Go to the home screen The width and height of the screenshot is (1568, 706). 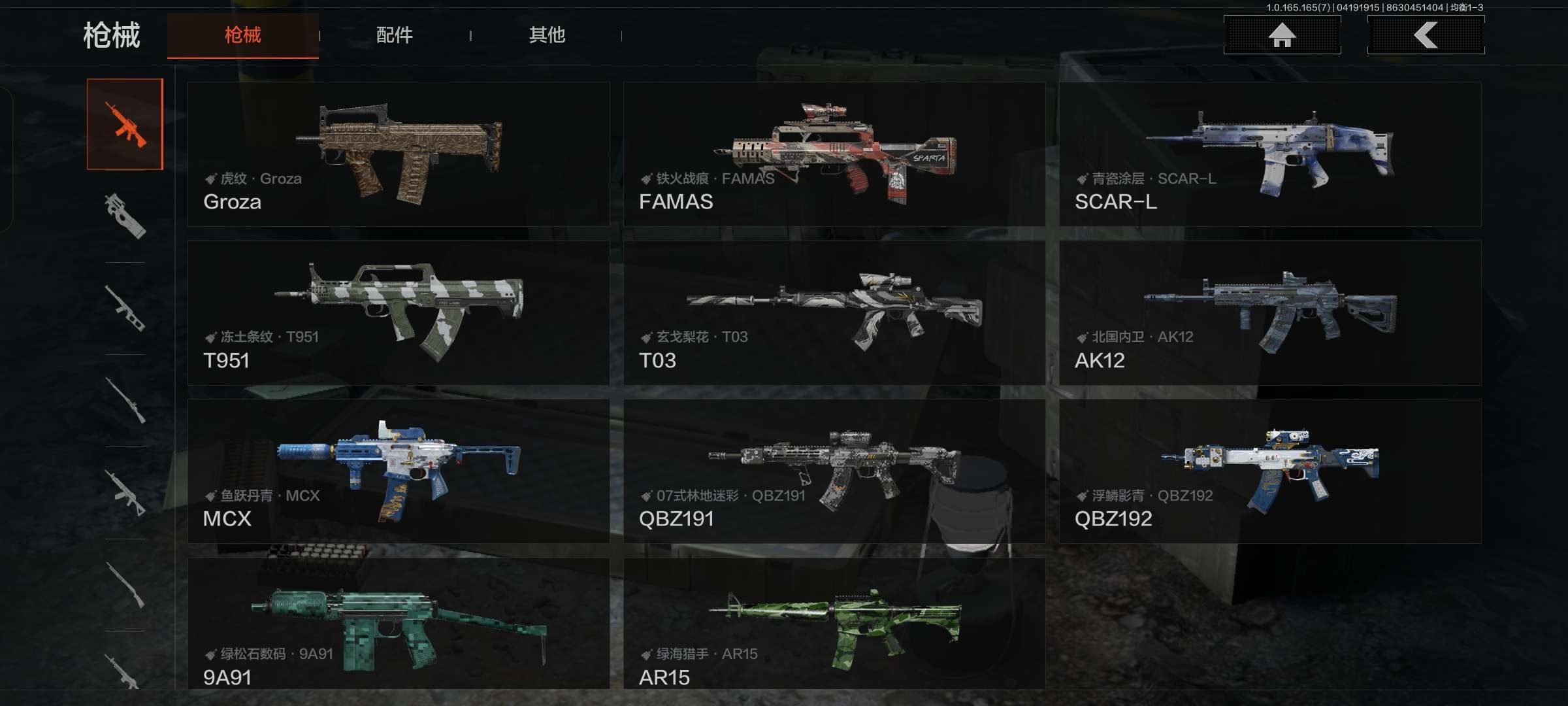[x=1282, y=35]
